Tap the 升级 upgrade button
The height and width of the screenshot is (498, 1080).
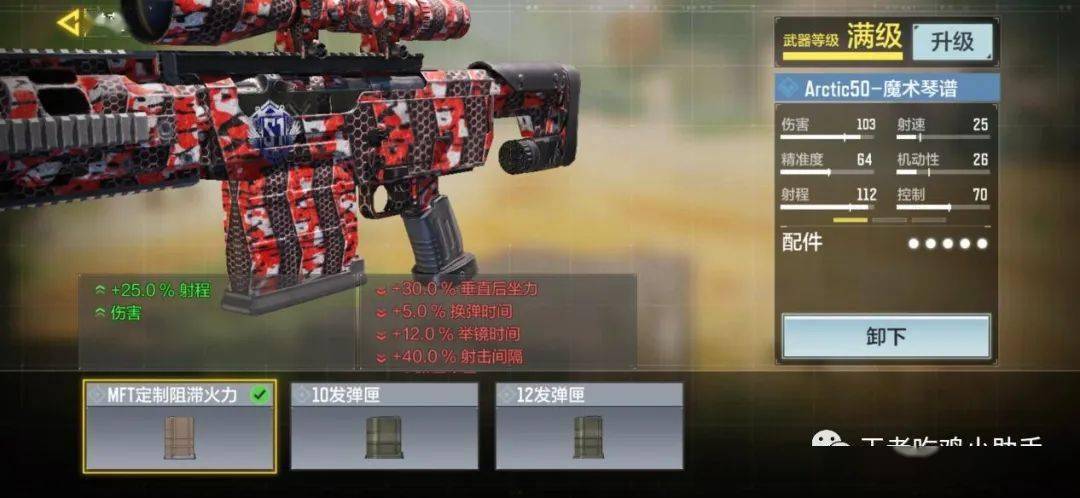[951, 42]
